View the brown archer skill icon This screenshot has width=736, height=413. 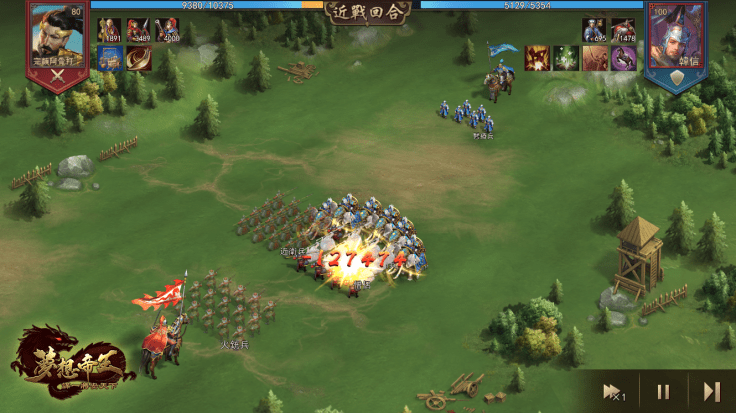pyautogui.click(x=595, y=58)
